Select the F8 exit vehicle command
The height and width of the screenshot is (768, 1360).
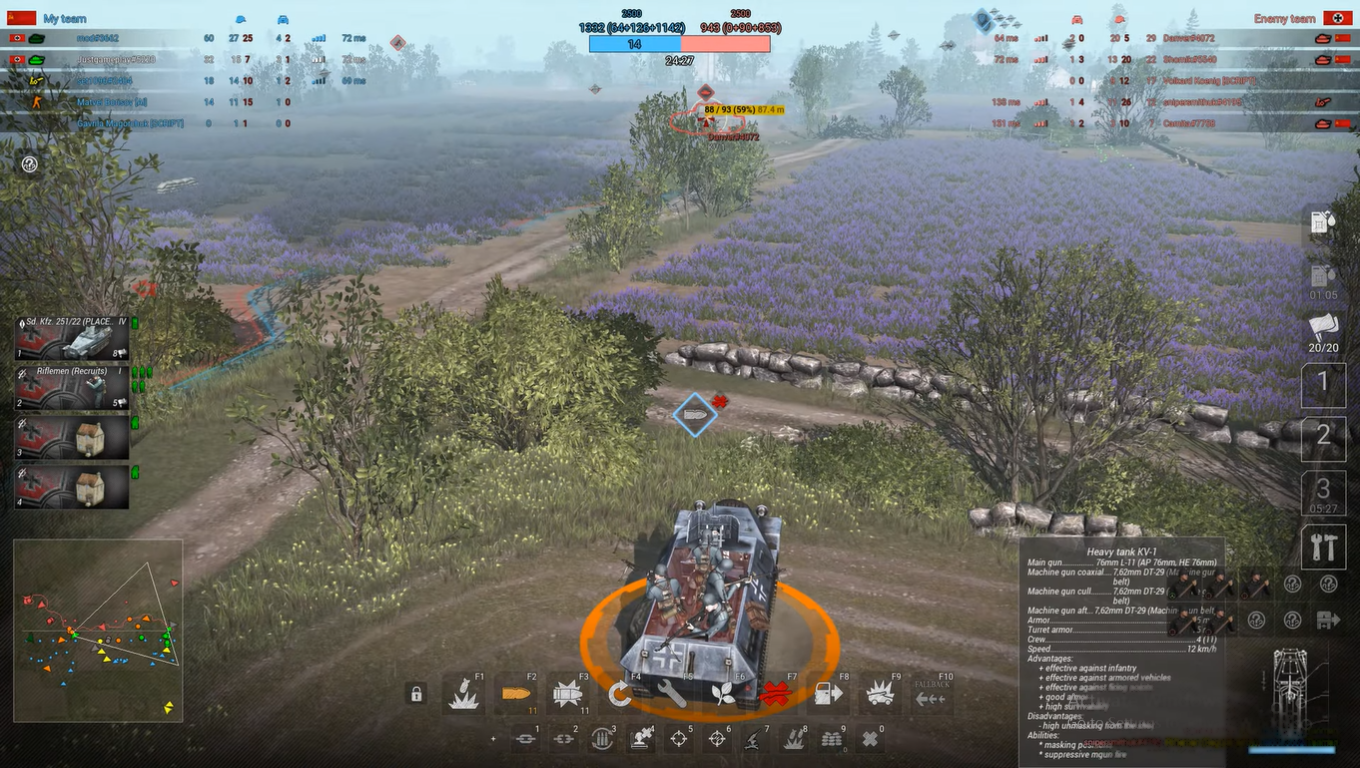(828, 692)
